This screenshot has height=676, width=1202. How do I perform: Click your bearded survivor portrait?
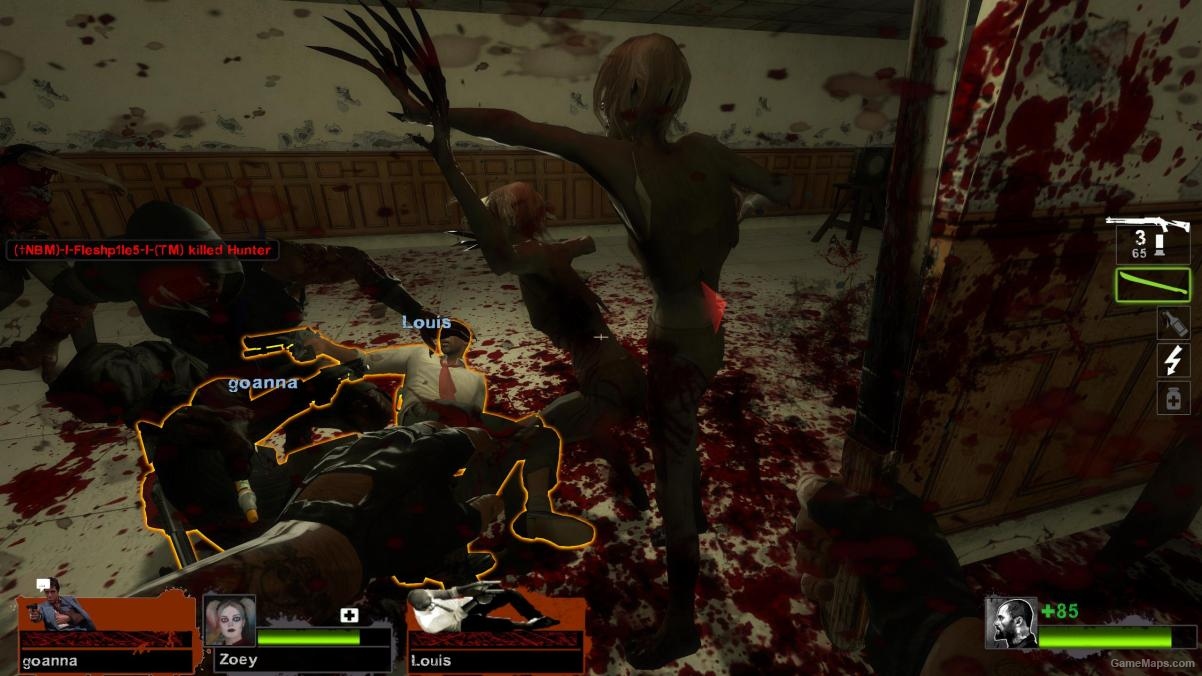tap(1010, 623)
